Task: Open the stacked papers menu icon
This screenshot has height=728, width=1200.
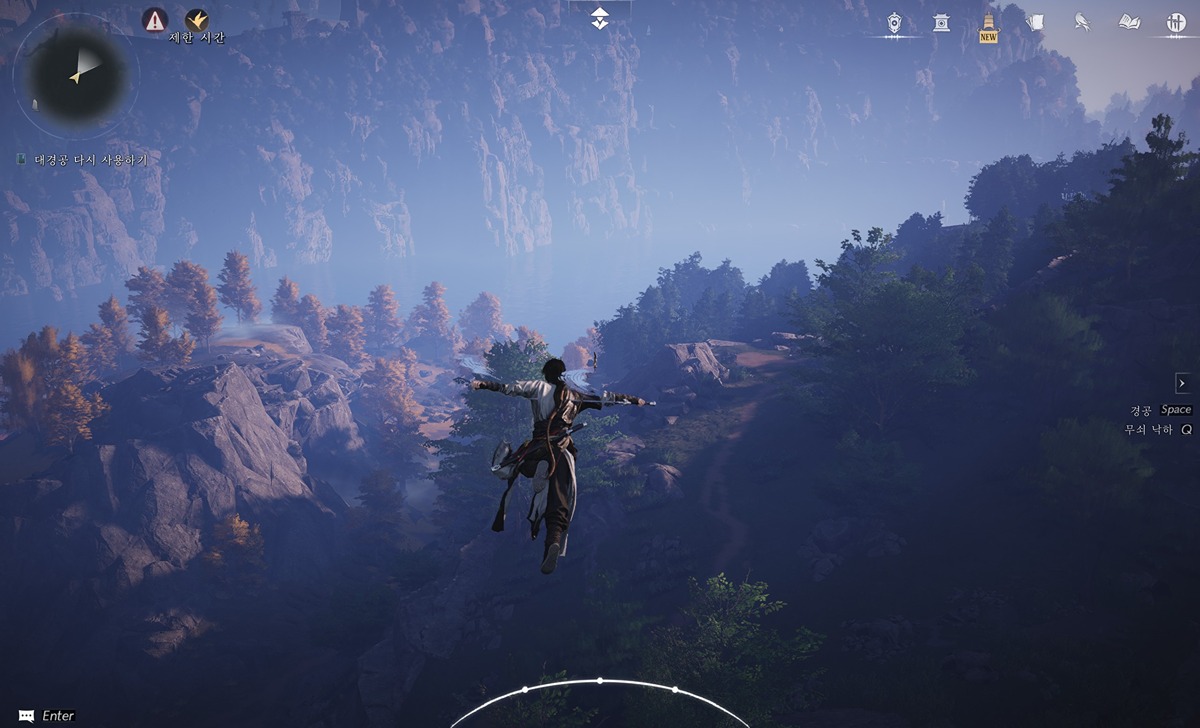Action: pyautogui.click(x=1035, y=22)
